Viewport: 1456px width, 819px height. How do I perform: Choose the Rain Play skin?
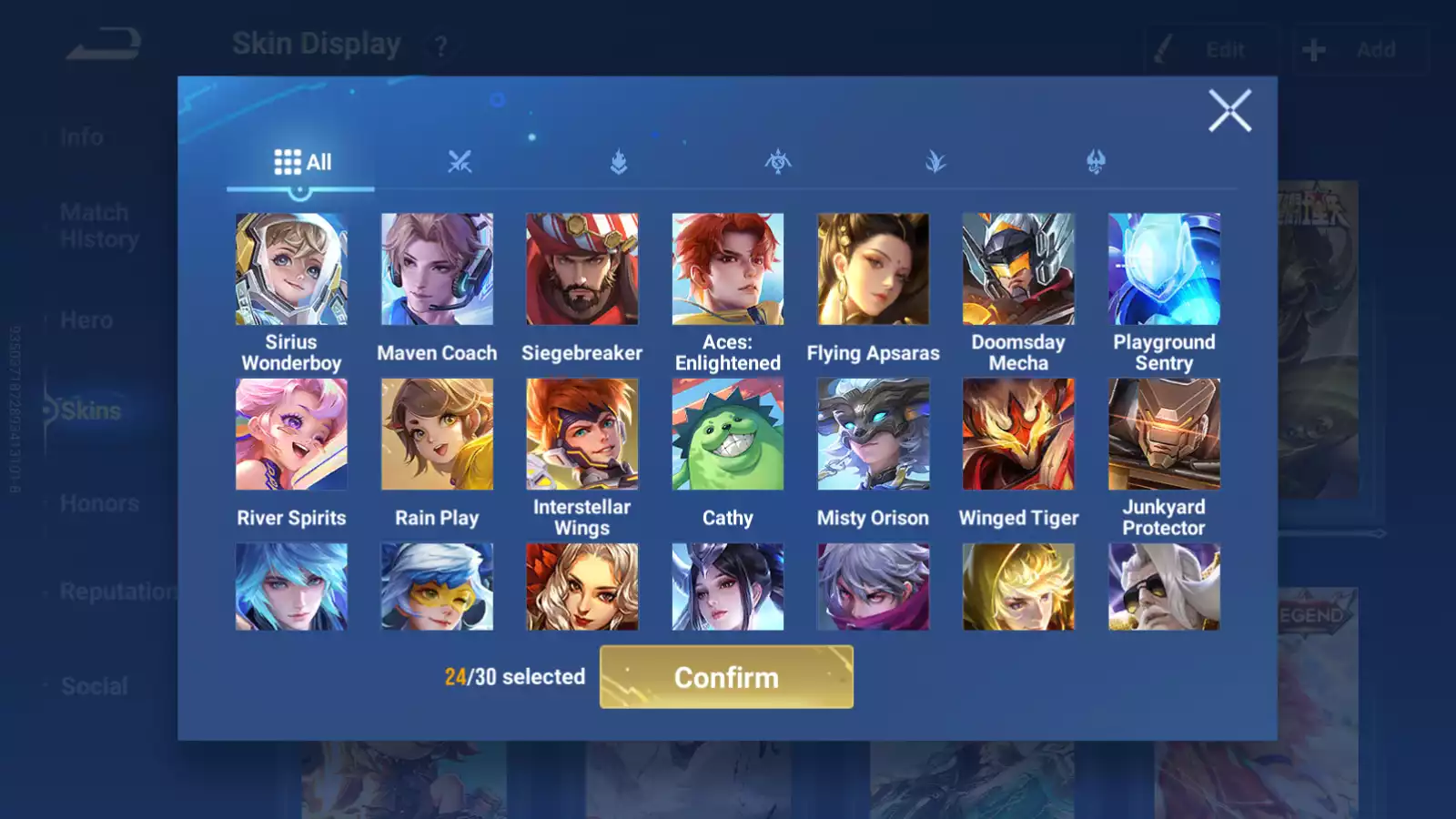437,434
